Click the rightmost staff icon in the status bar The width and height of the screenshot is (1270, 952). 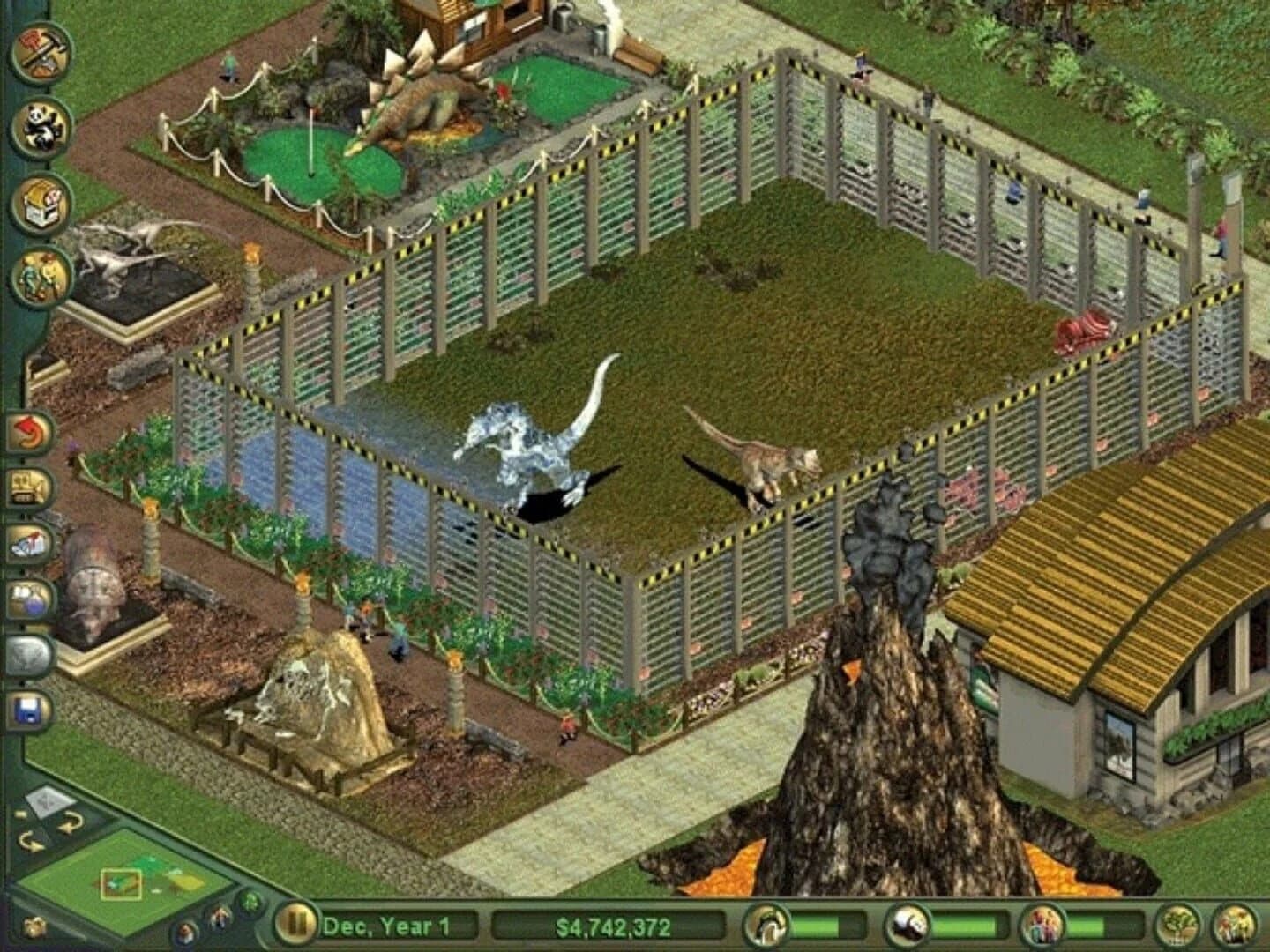coord(1233,927)
